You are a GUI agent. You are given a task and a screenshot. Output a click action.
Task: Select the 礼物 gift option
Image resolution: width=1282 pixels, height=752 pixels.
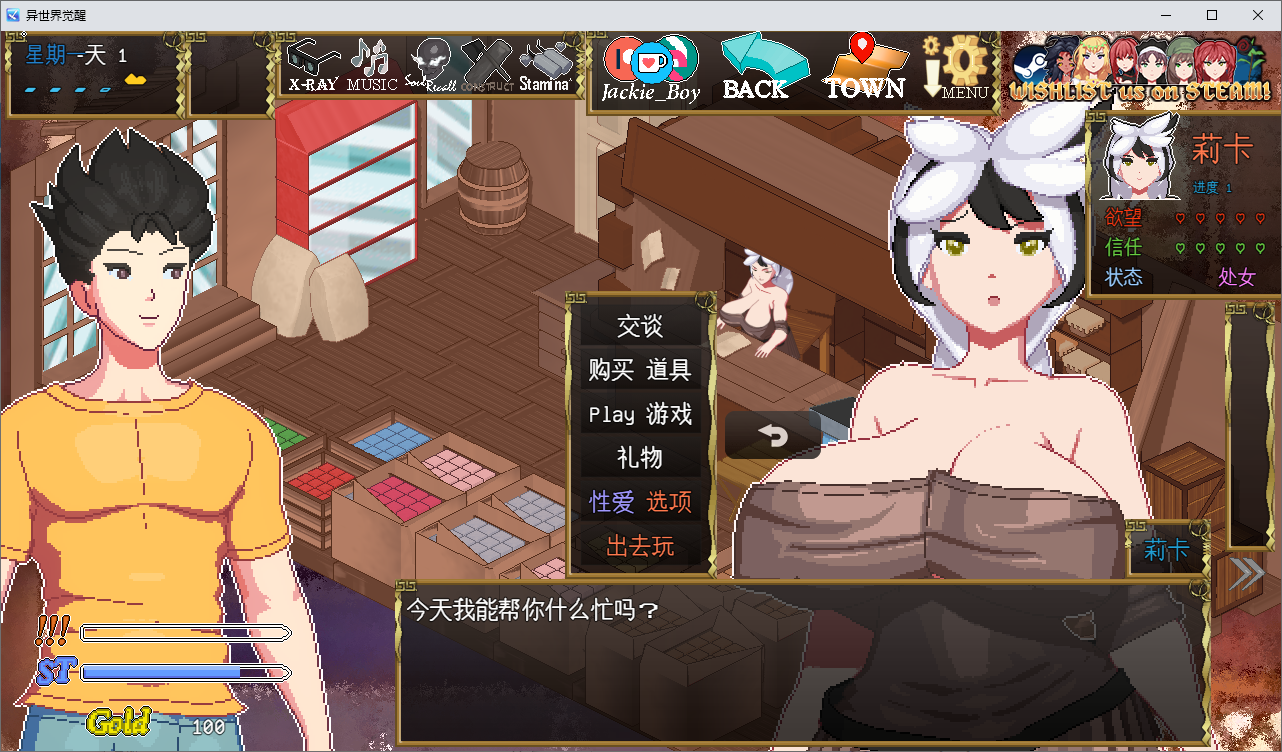[640, 459]
